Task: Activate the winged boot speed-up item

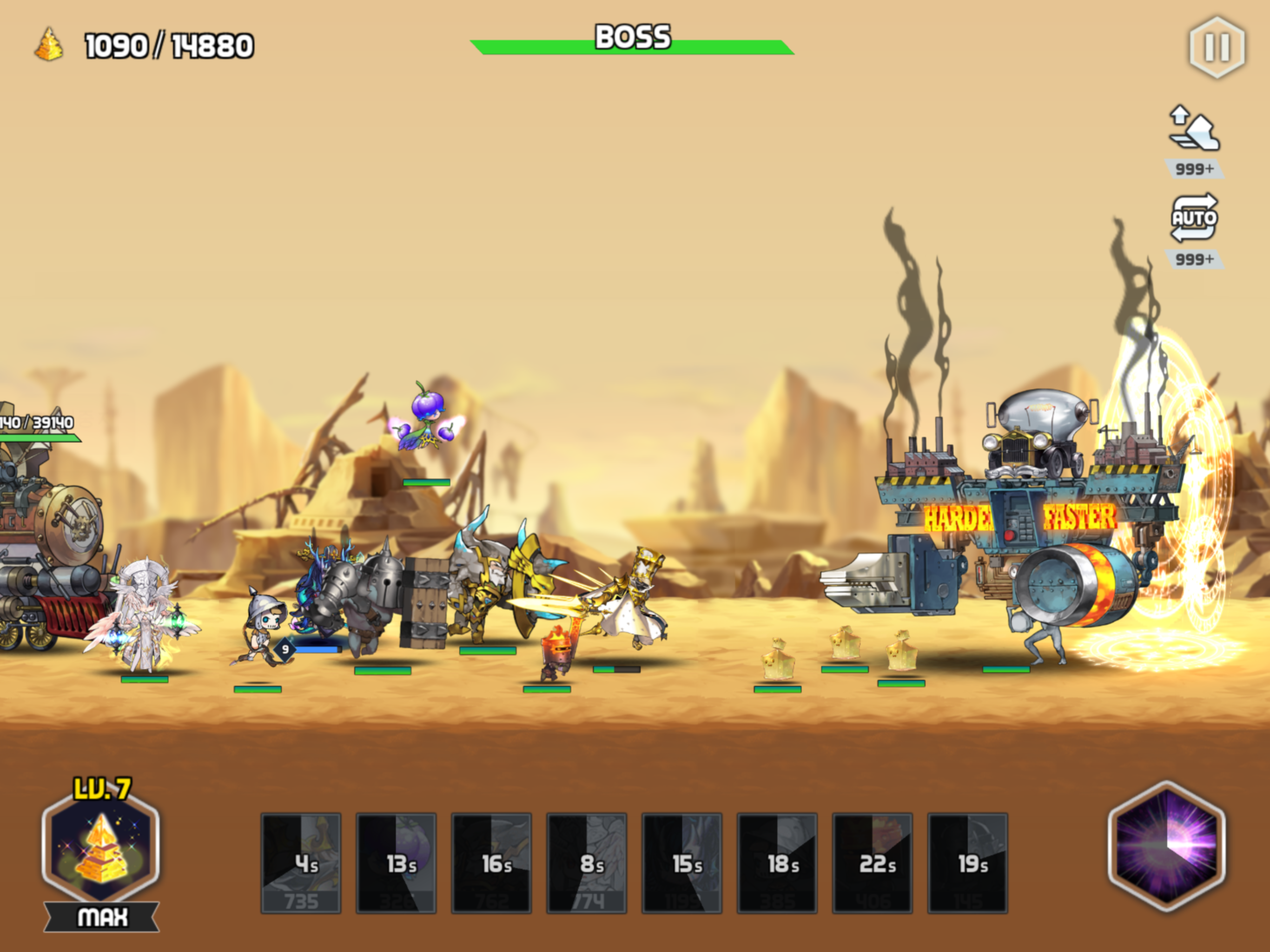Action: [1194, 130]
